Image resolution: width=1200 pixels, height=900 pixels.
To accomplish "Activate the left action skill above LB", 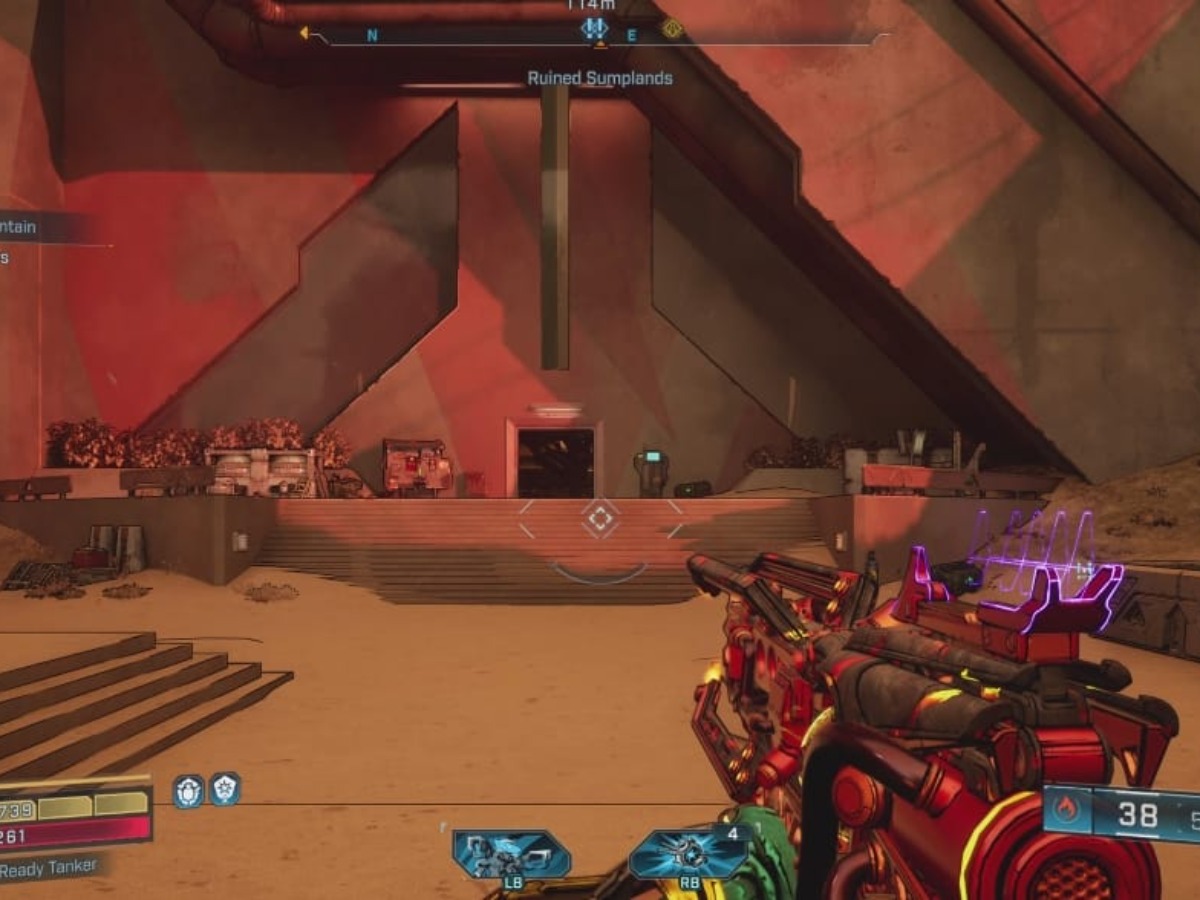I will coord(511,854).
